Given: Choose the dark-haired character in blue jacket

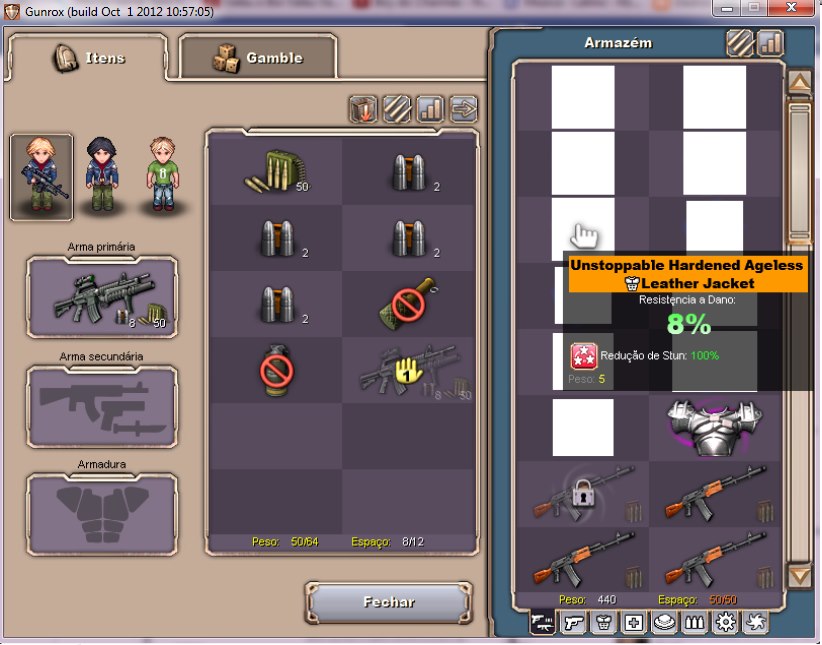Looking at the screenshot, I should coord(101,177).
